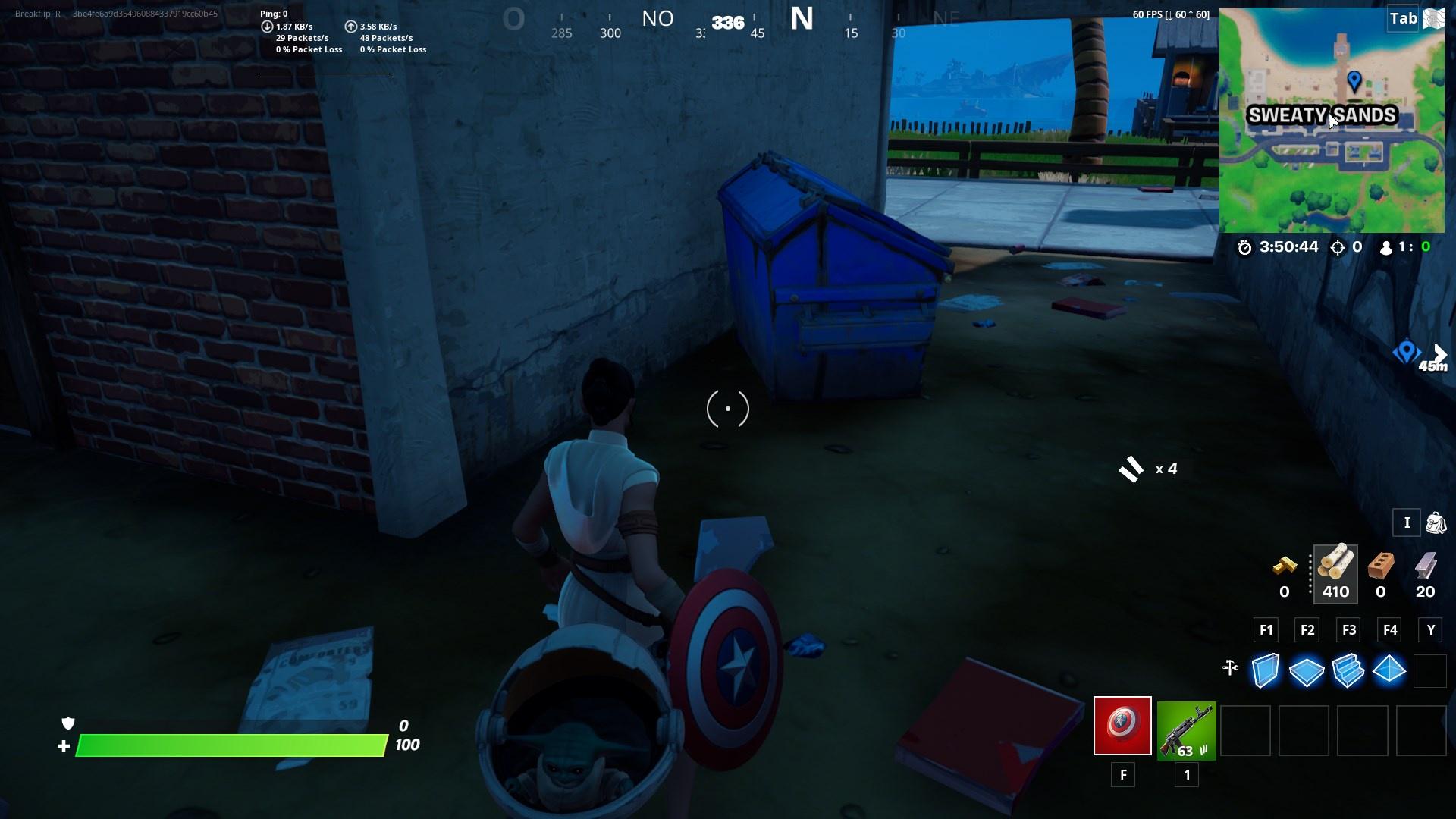Image resolution: width=1456 pixels, height=819 pixels.
Task: Click the Sweaty Sands label on minimap
Action: 1323,116
